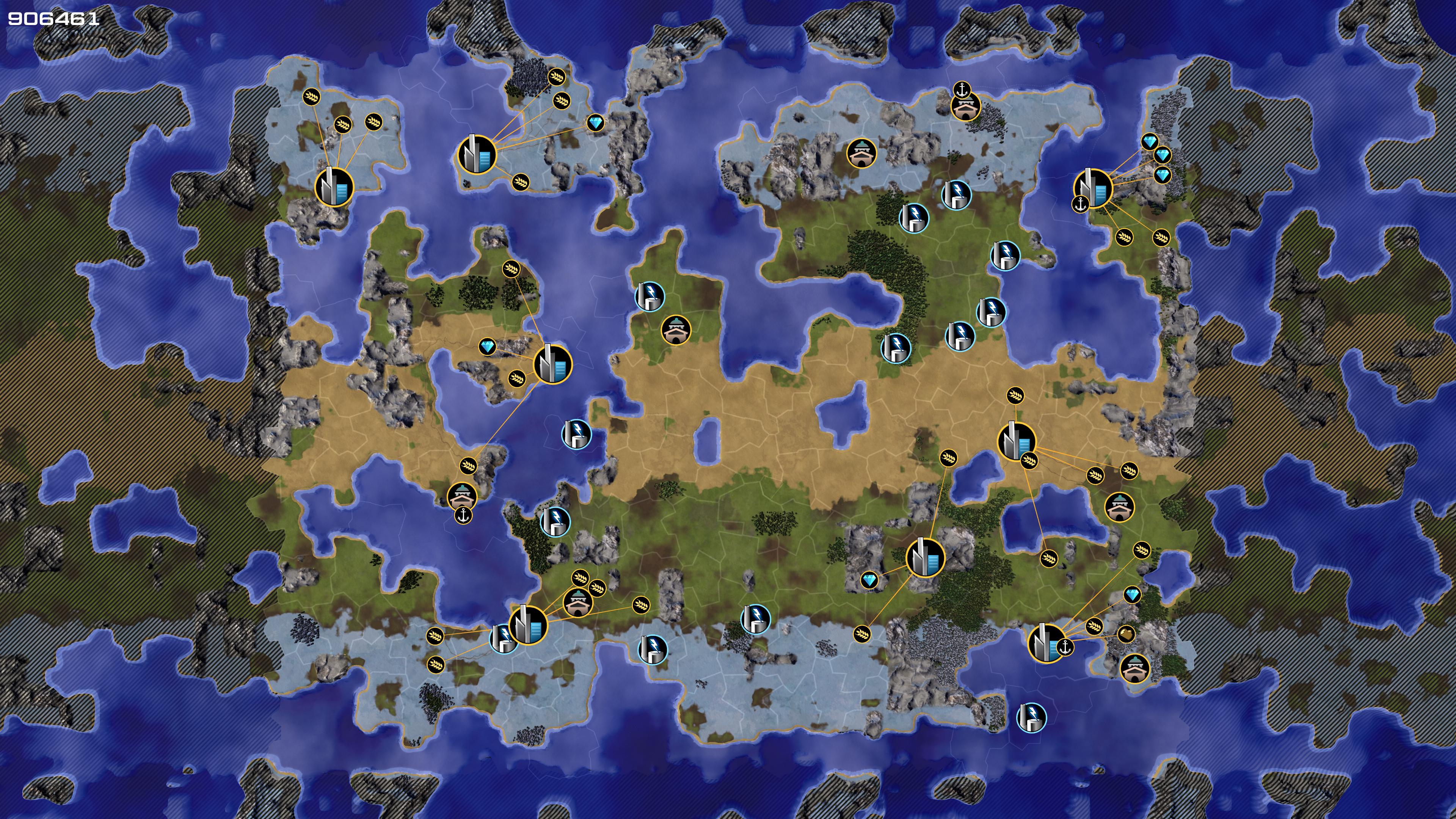Choose the city marker linked to the gold nugget
Screen dimensions: 1456x819
(x=1046, y=643)
